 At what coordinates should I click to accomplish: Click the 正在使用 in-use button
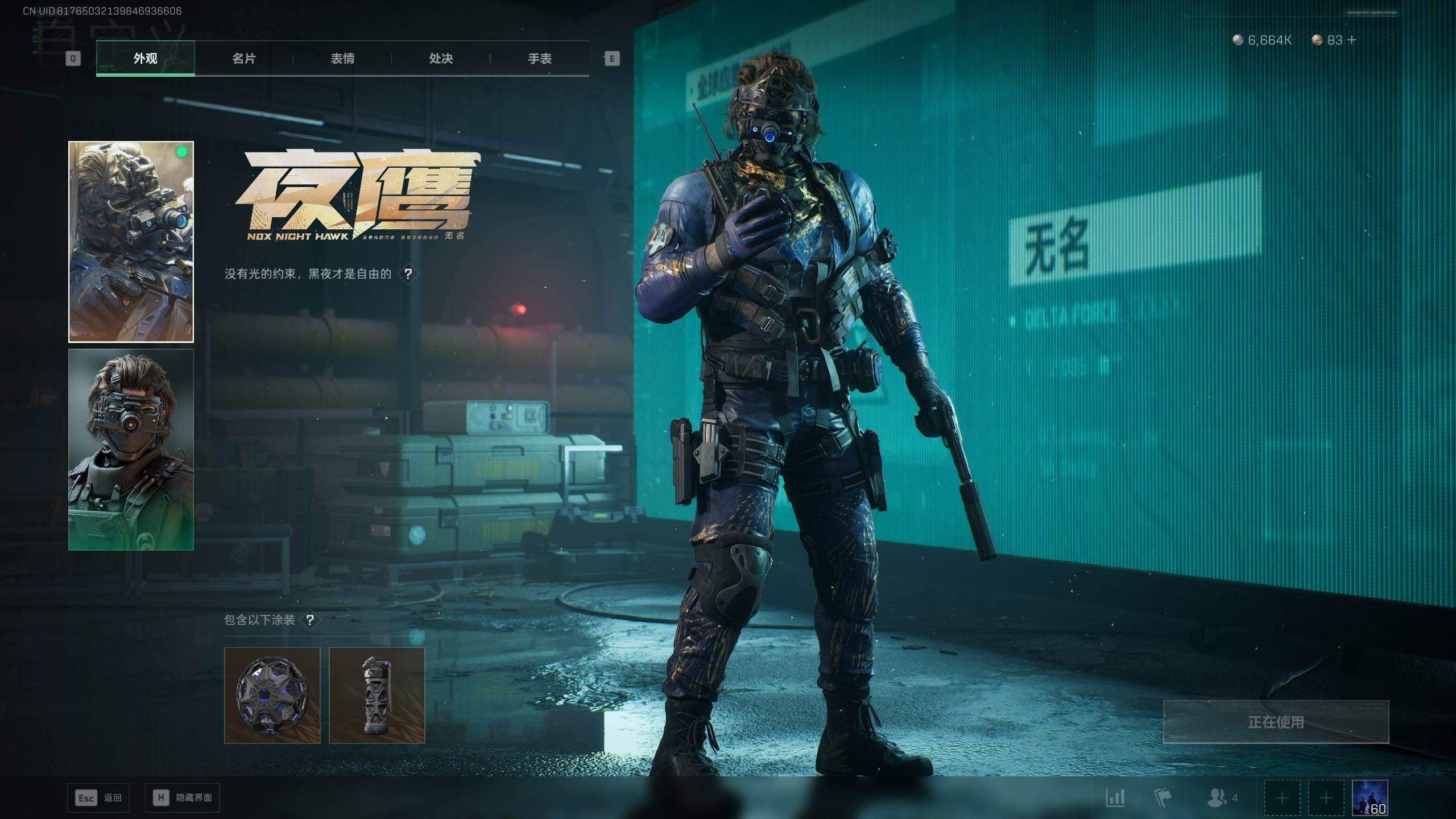(1276, 722)
